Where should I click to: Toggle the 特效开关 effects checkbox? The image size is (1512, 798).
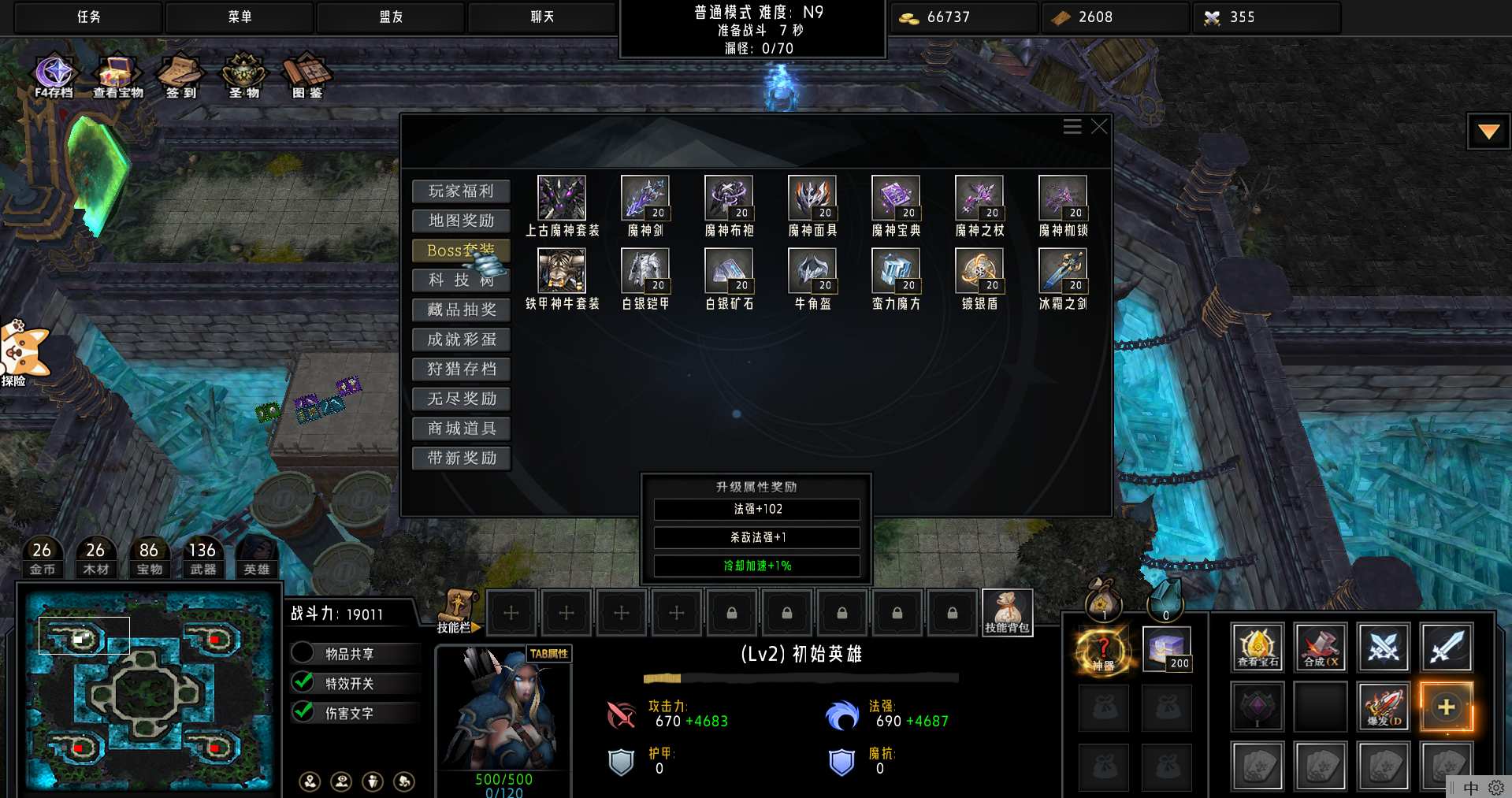(303, 682)
